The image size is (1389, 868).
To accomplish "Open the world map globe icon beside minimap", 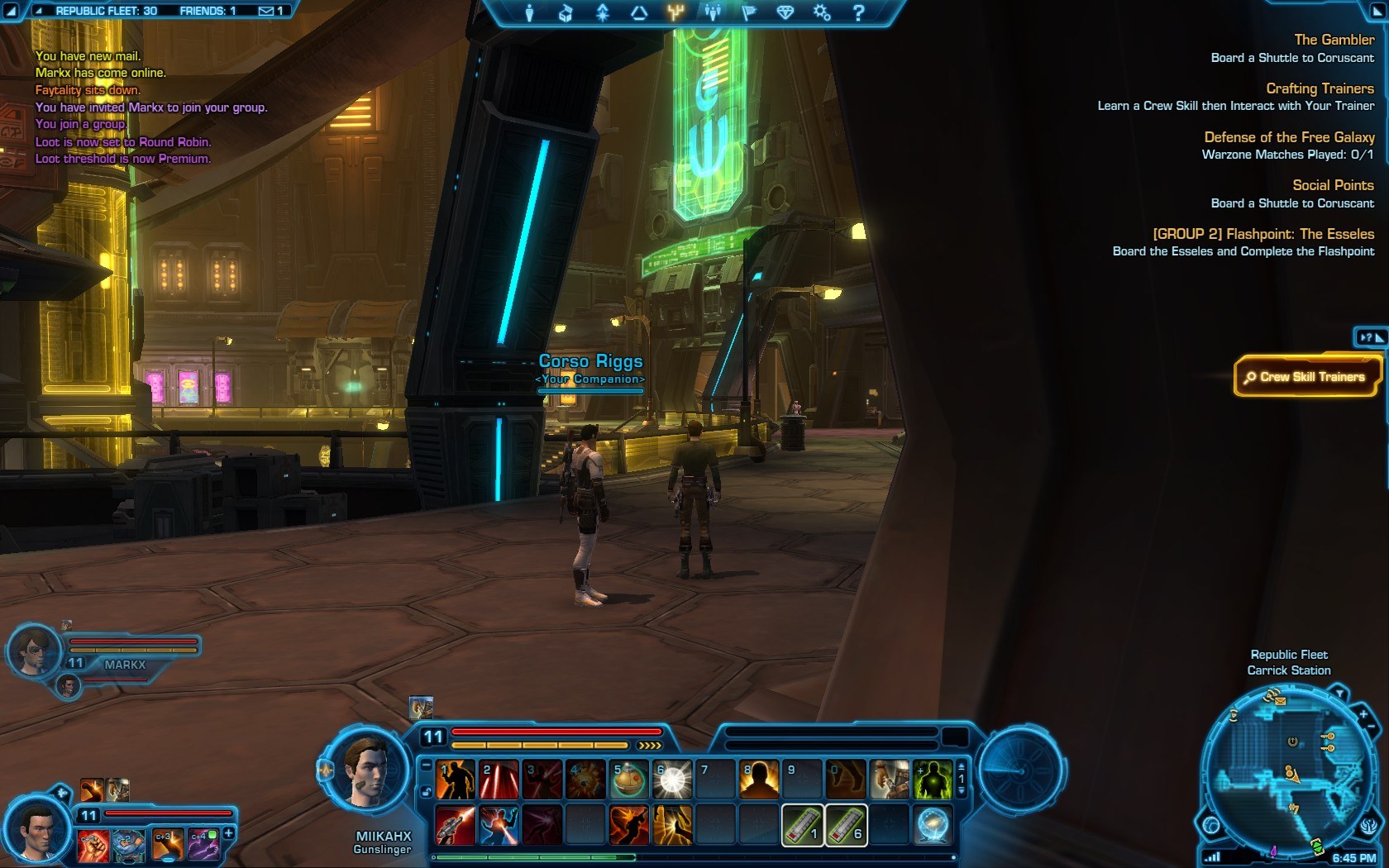I will 1210,824.
